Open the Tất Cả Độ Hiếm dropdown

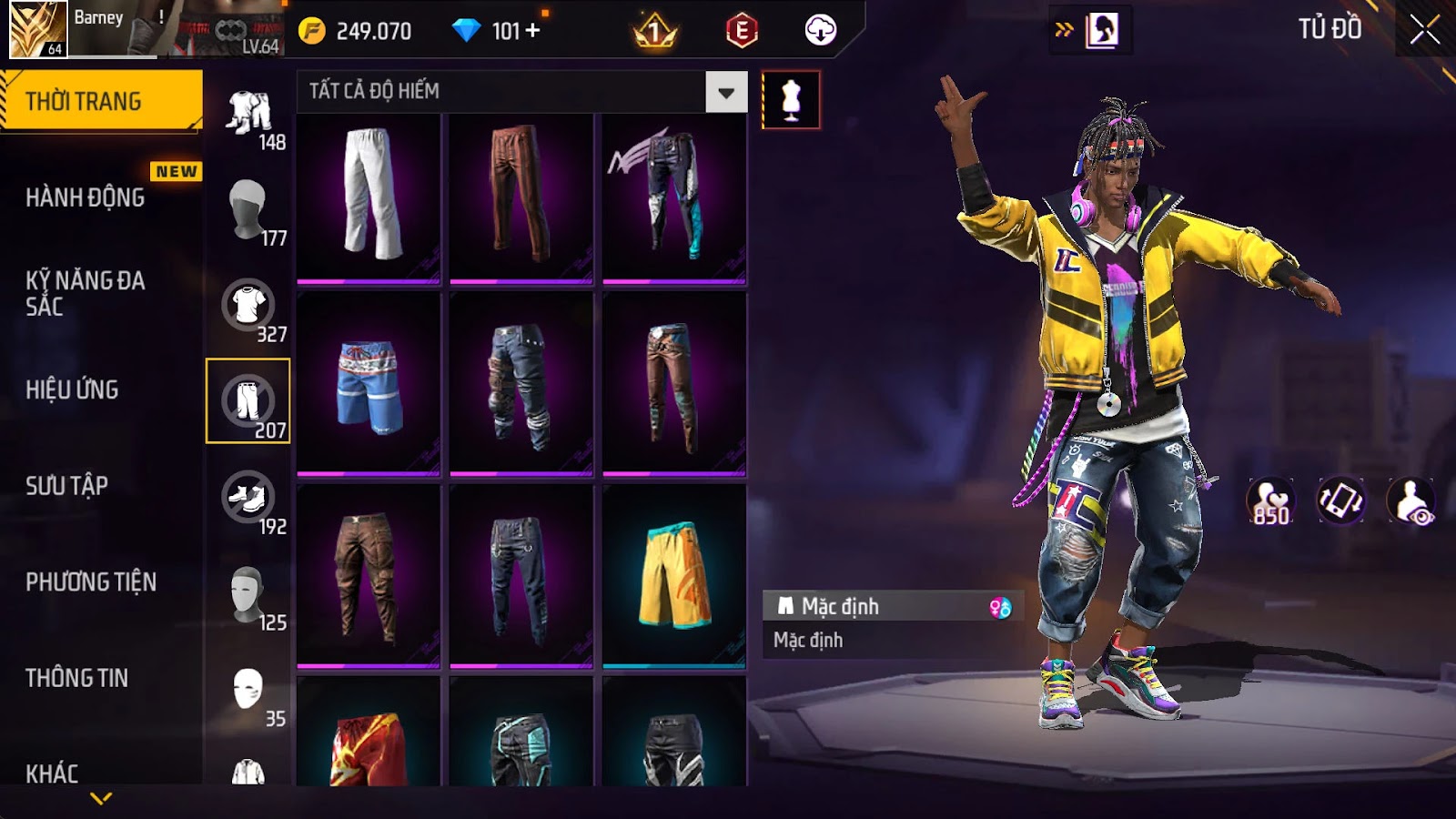tap(725, 92)
